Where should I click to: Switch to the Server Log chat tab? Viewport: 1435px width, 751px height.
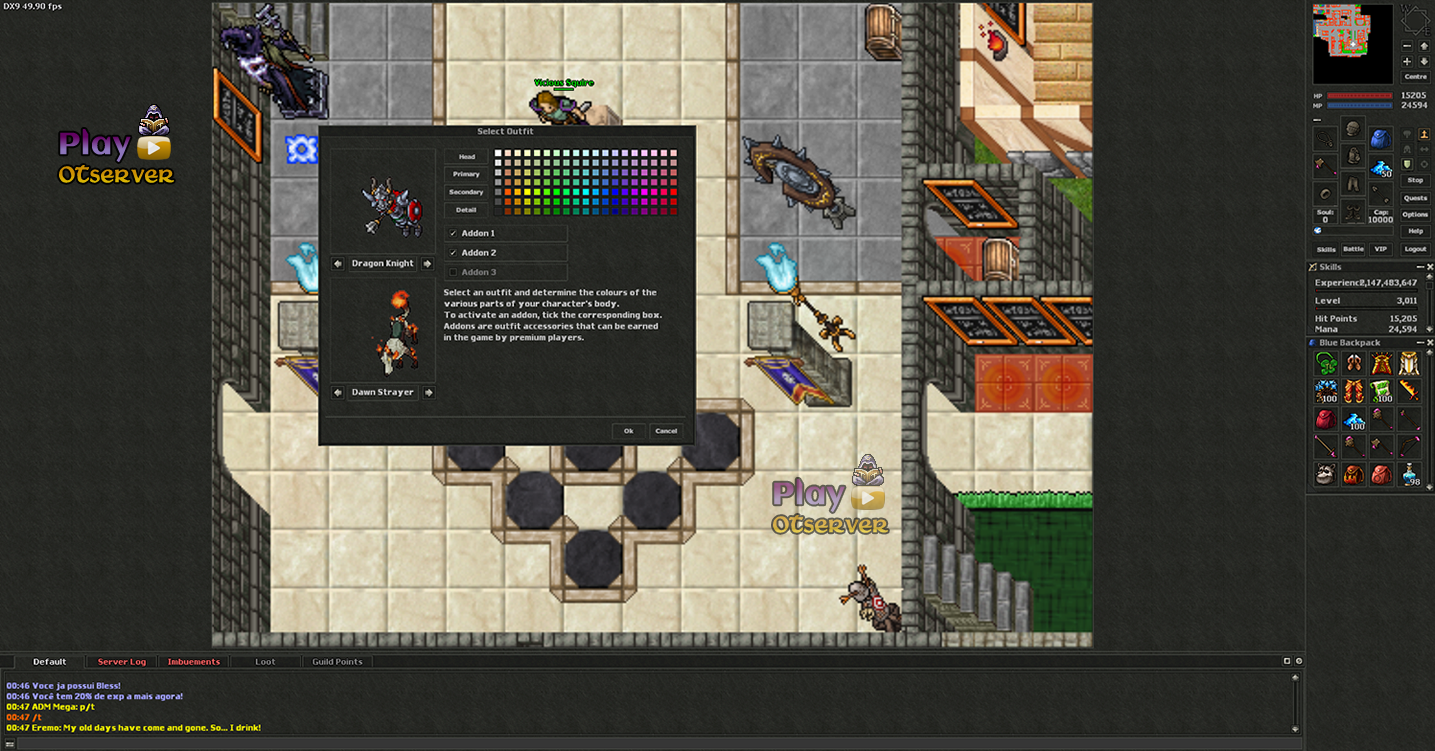(122, 662)
